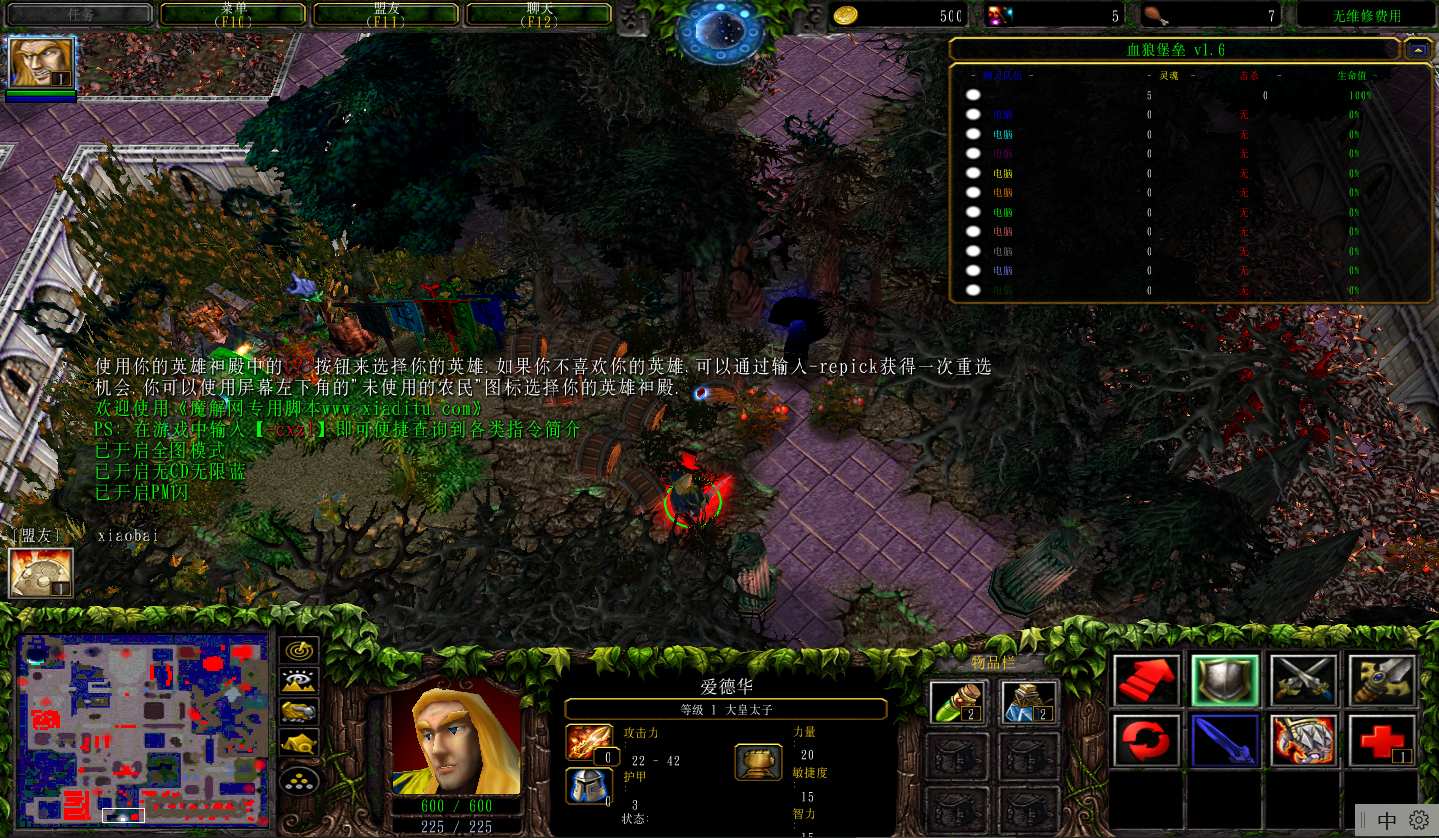Click the allied unit icon below xiaobai
The height and width of the screenshot is (838, 1439).
(x=40, y=573)
